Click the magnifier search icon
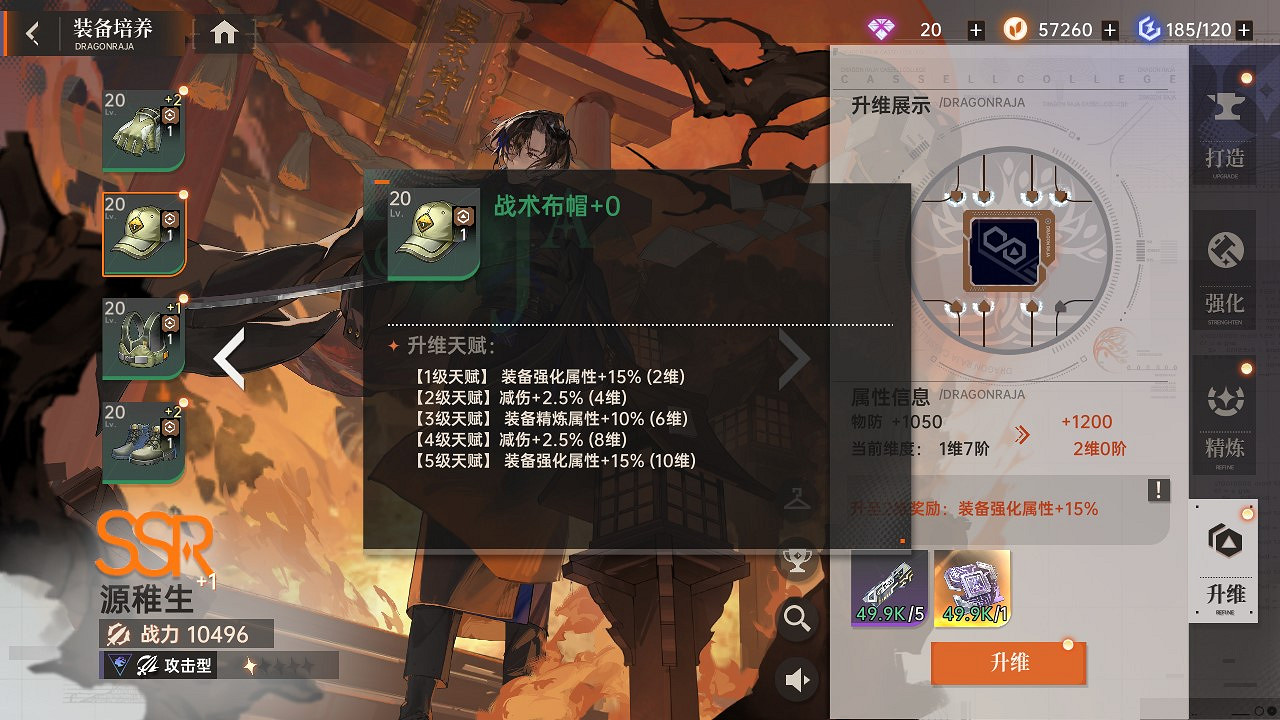 pos(796,619)
